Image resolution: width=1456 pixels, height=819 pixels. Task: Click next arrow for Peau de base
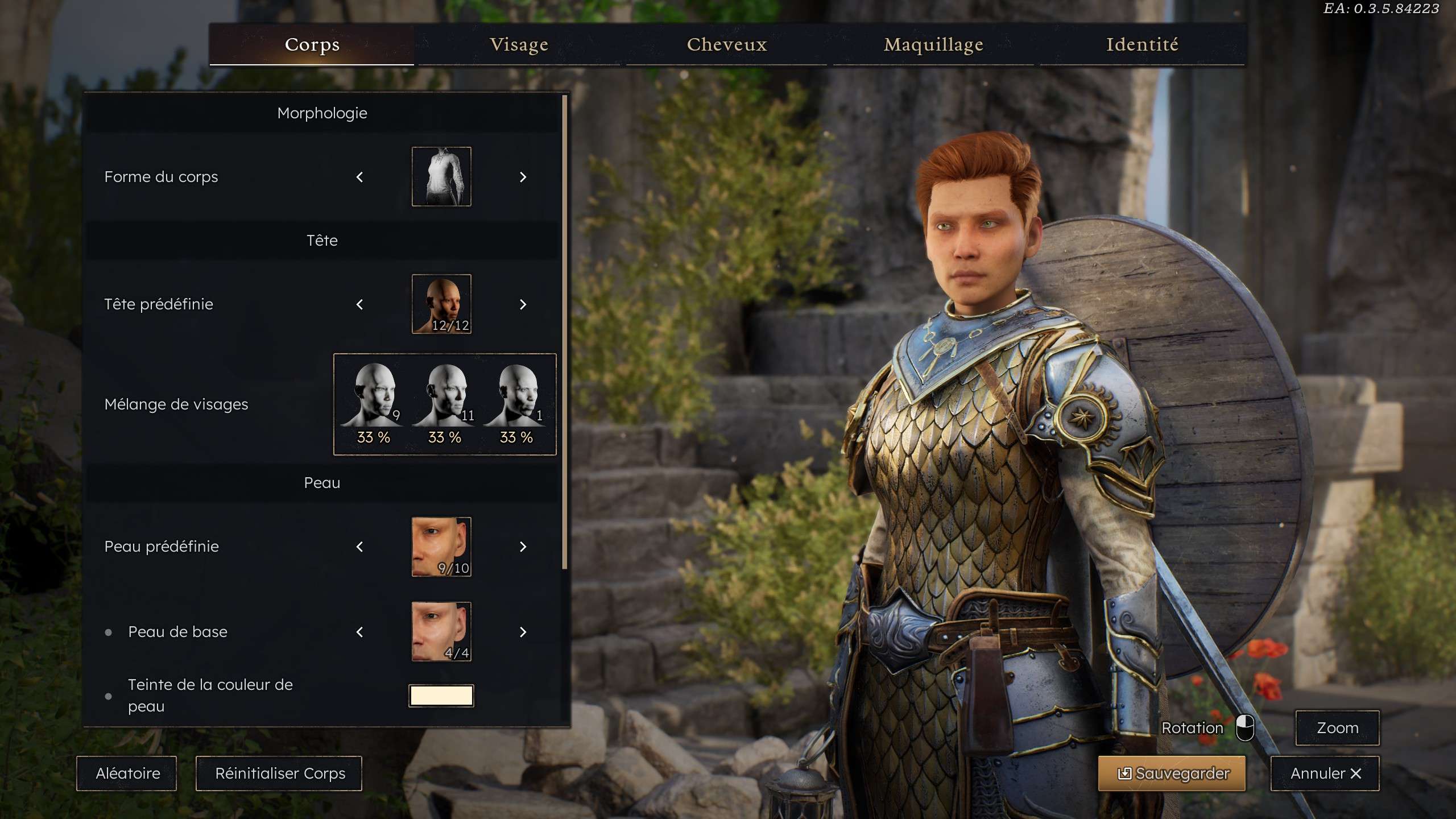click(x=523, y=632)
